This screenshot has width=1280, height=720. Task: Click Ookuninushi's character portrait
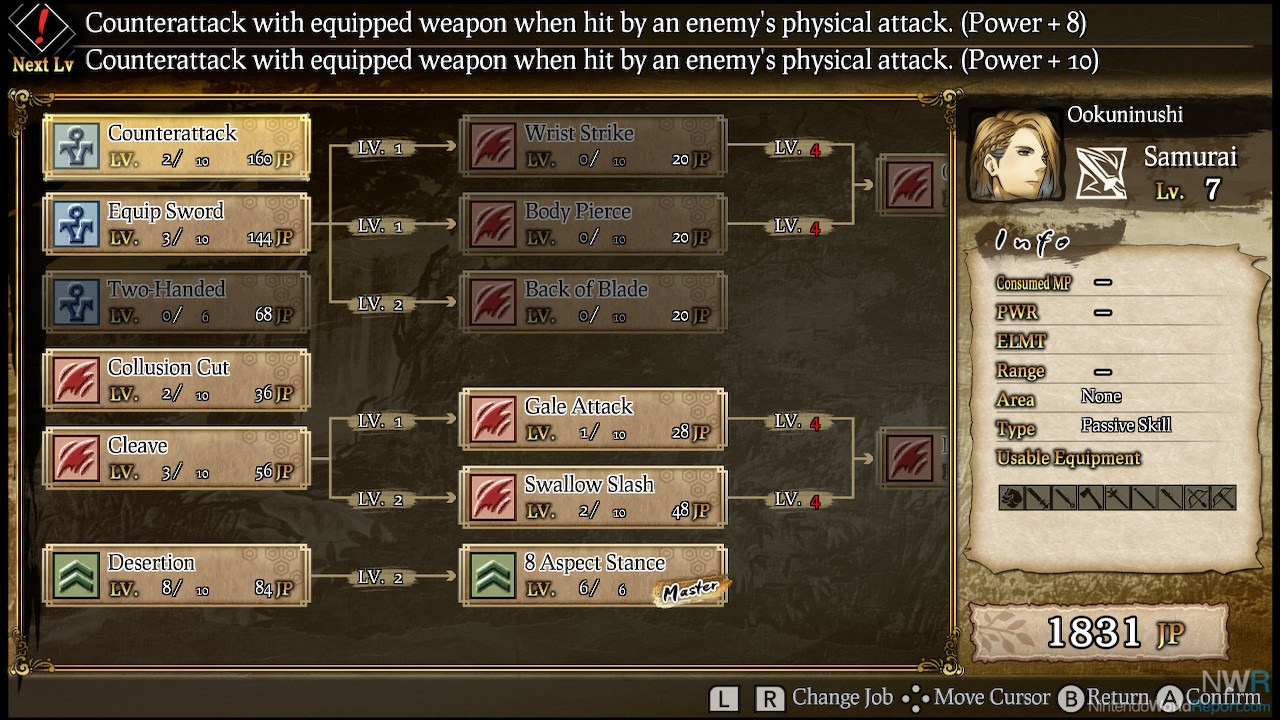pyautogui.click(x=1013, y=156)
